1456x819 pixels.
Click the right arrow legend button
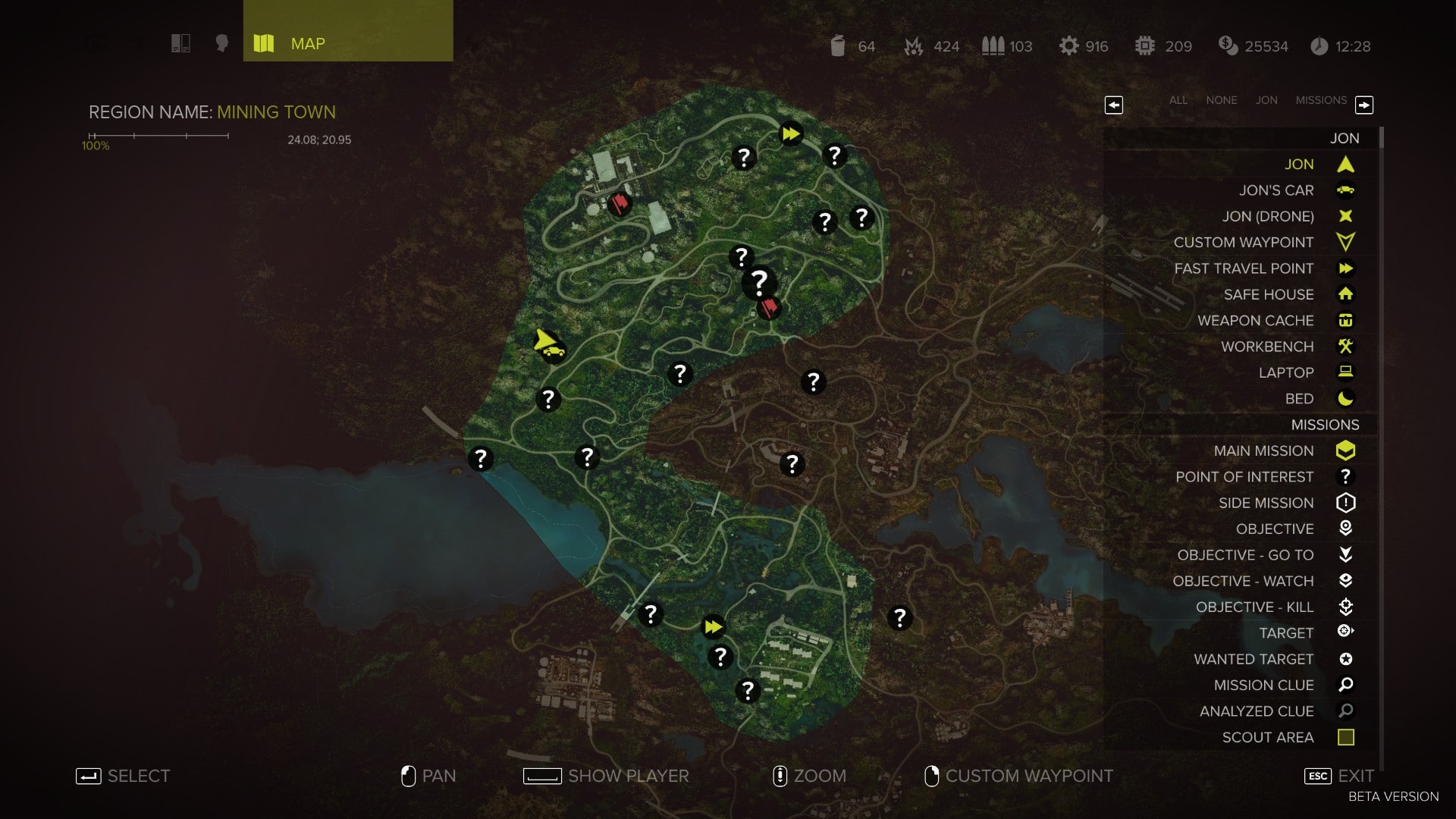(1363, 105)
